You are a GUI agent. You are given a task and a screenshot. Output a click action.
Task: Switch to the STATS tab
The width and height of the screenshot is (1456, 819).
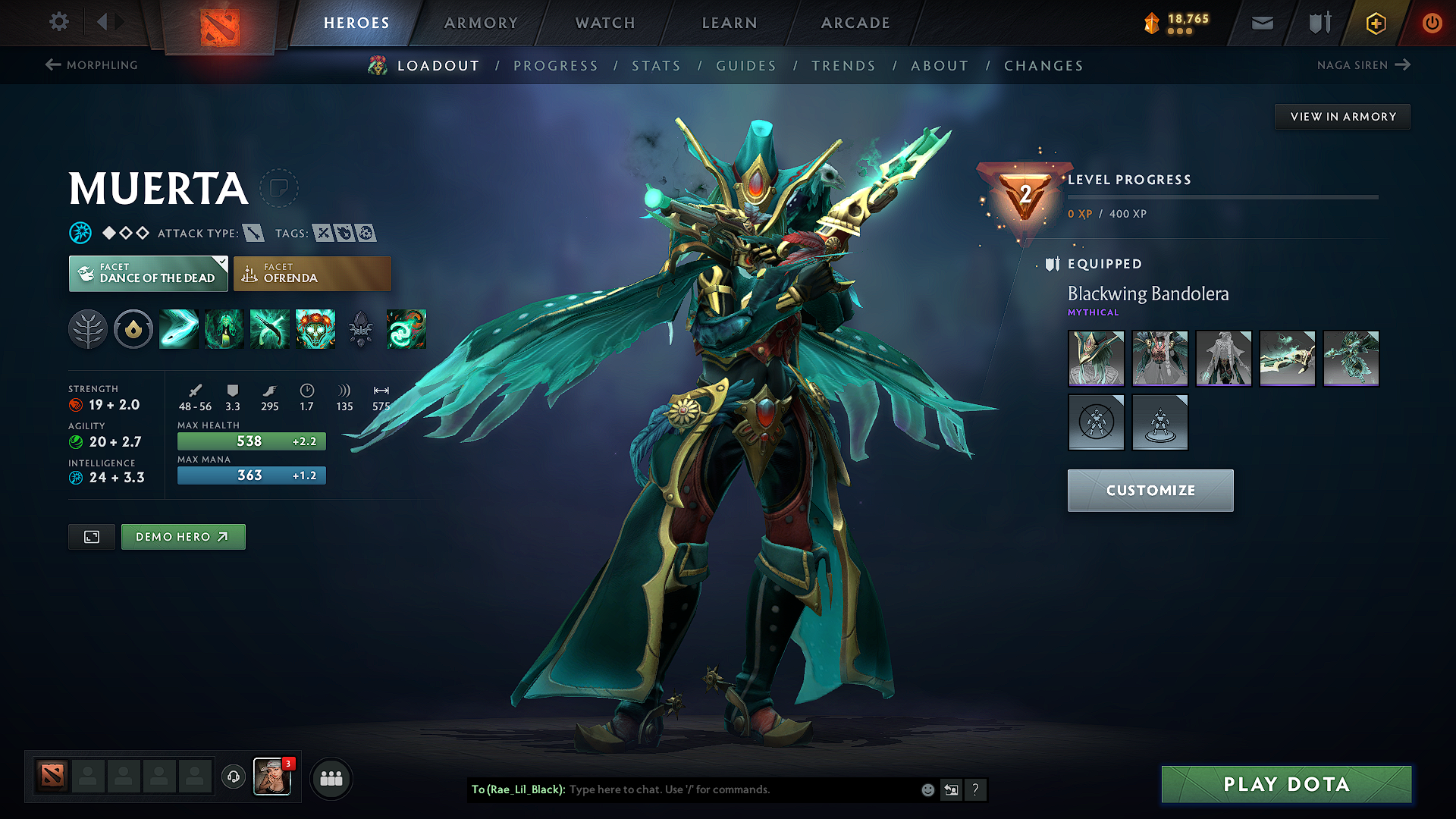(657, 66)
